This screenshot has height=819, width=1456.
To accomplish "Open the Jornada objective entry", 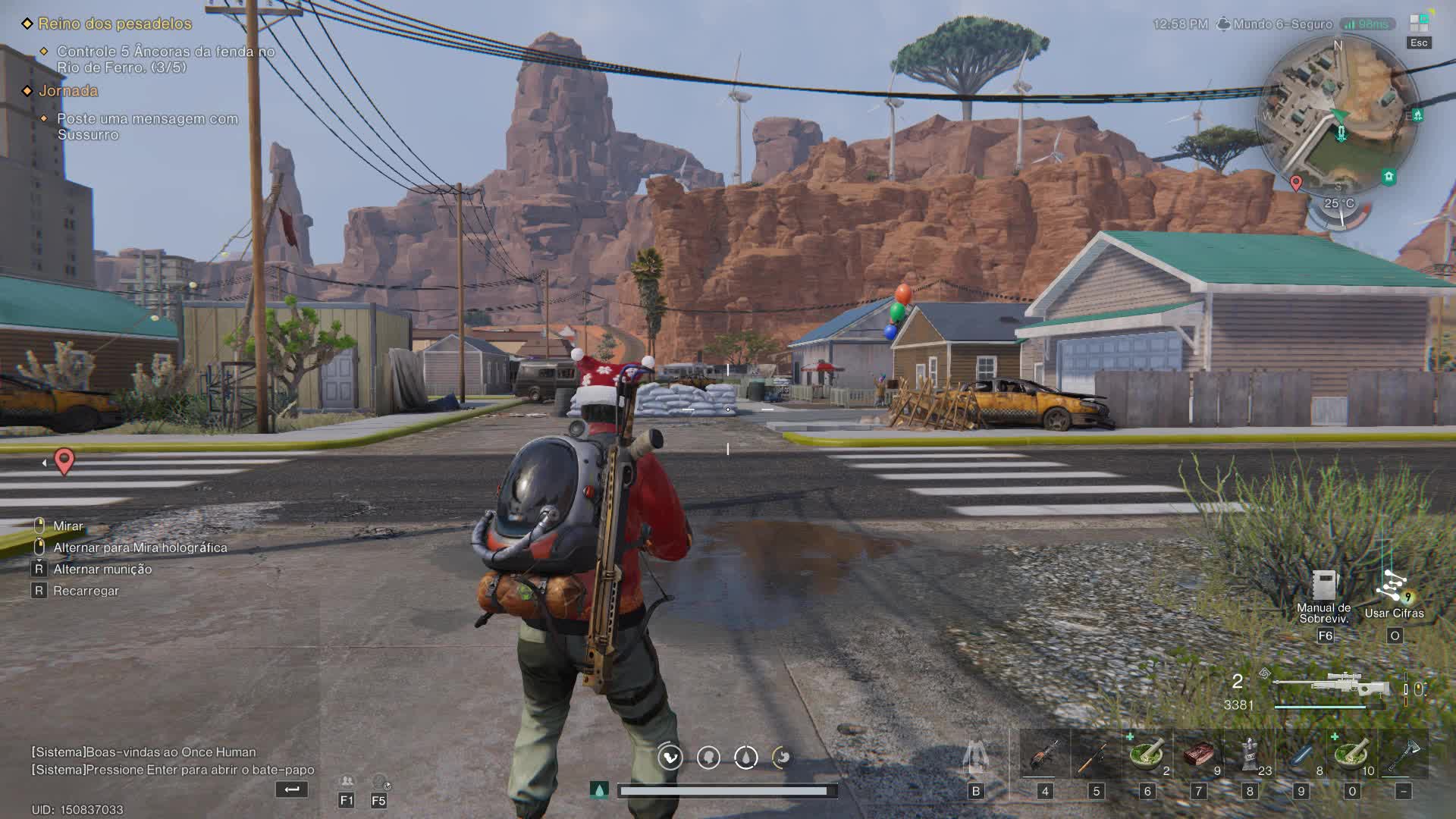I will click(68, 91).
